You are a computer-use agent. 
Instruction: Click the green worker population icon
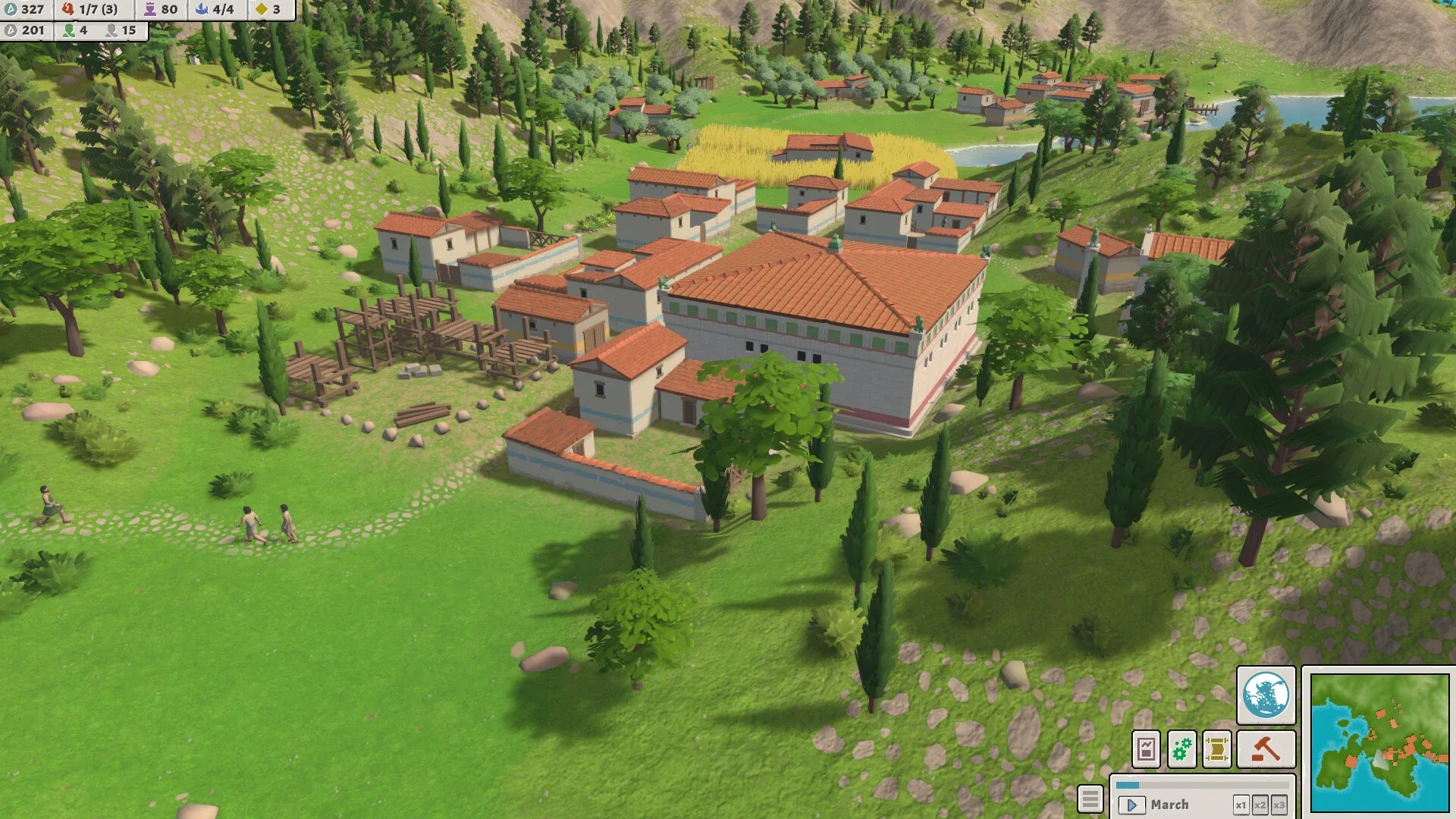pyautogui.click(x=69, y=31)
